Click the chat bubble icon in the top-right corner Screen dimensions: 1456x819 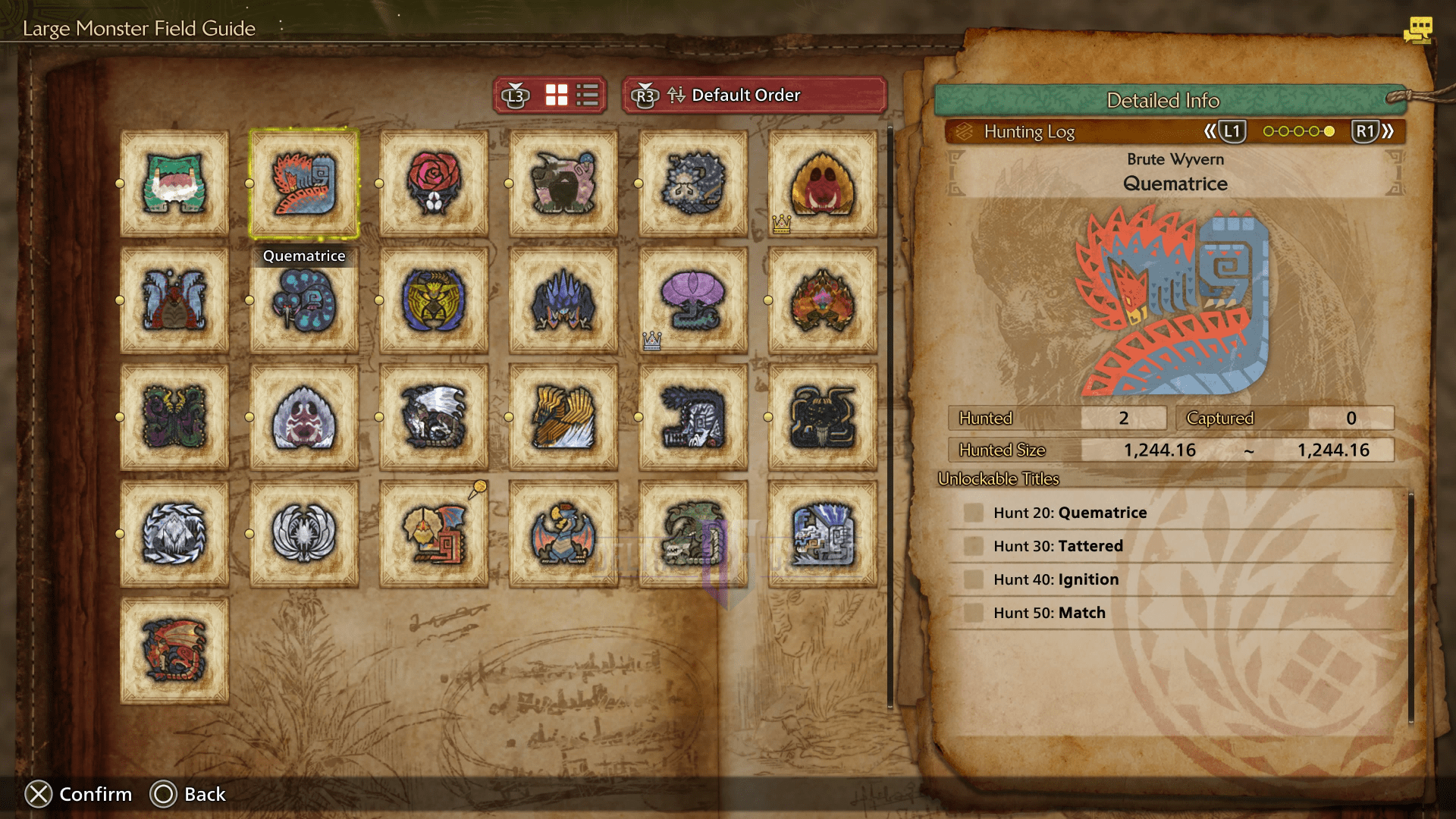pos(1417,30)
